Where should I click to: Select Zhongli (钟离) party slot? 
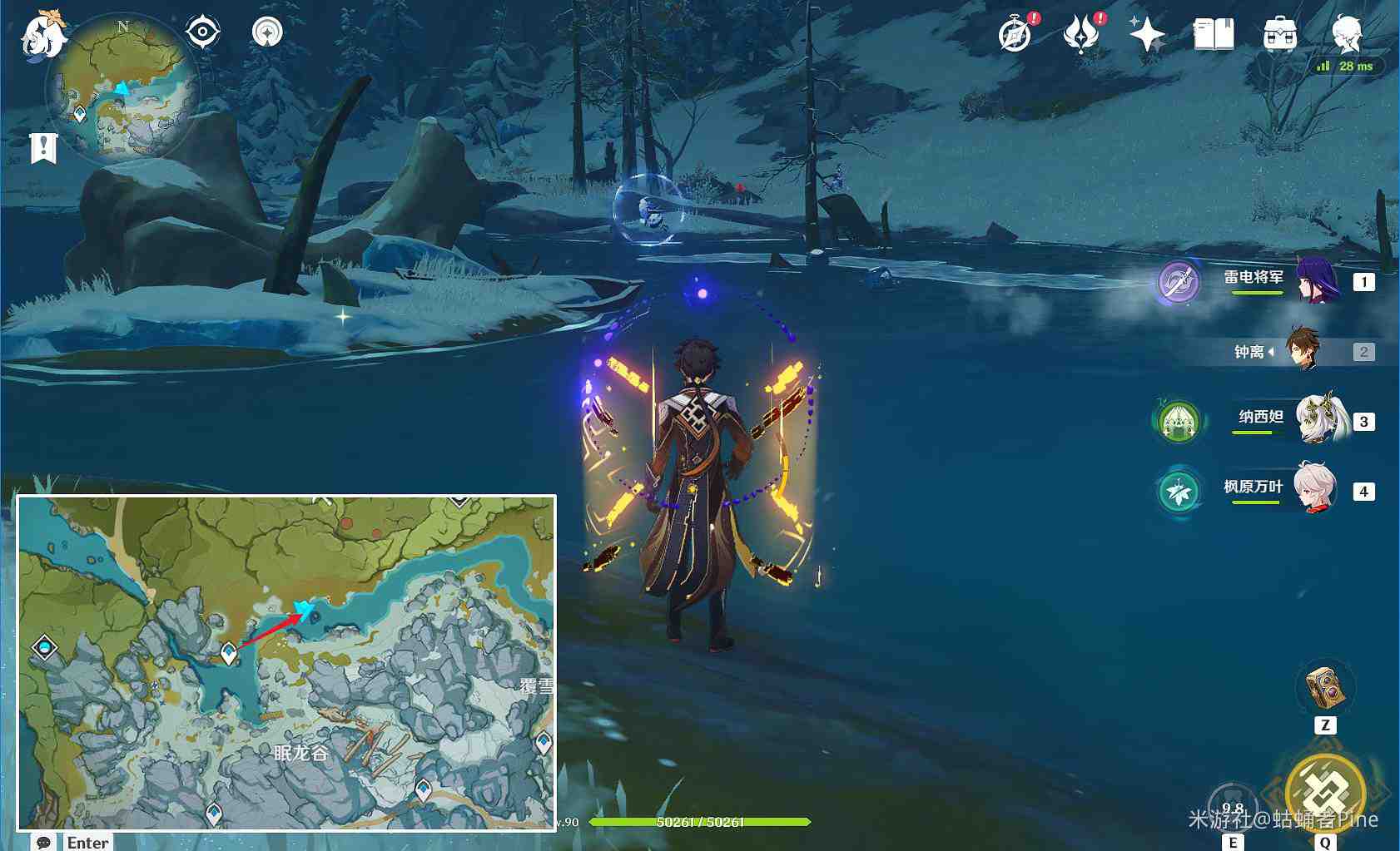(x=1303, y=351)
